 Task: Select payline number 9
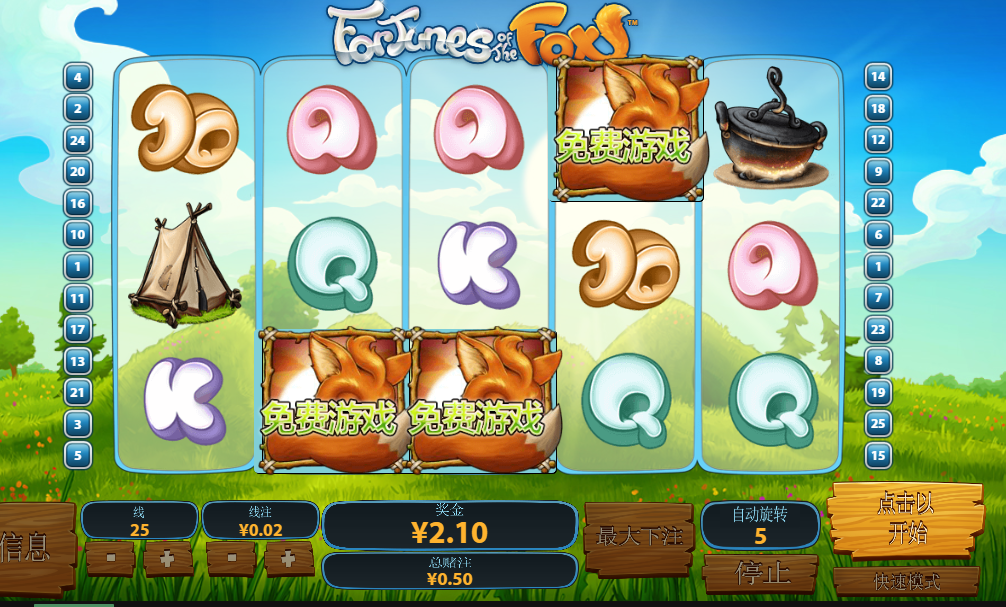tap(878, 172)
